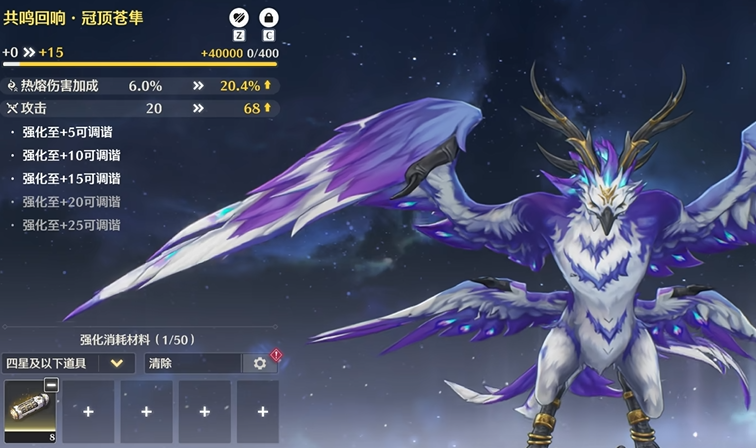This screenshot has width=756, height=448.
Task: Open the gear auto-fill settings
Action: coord(260,363)
